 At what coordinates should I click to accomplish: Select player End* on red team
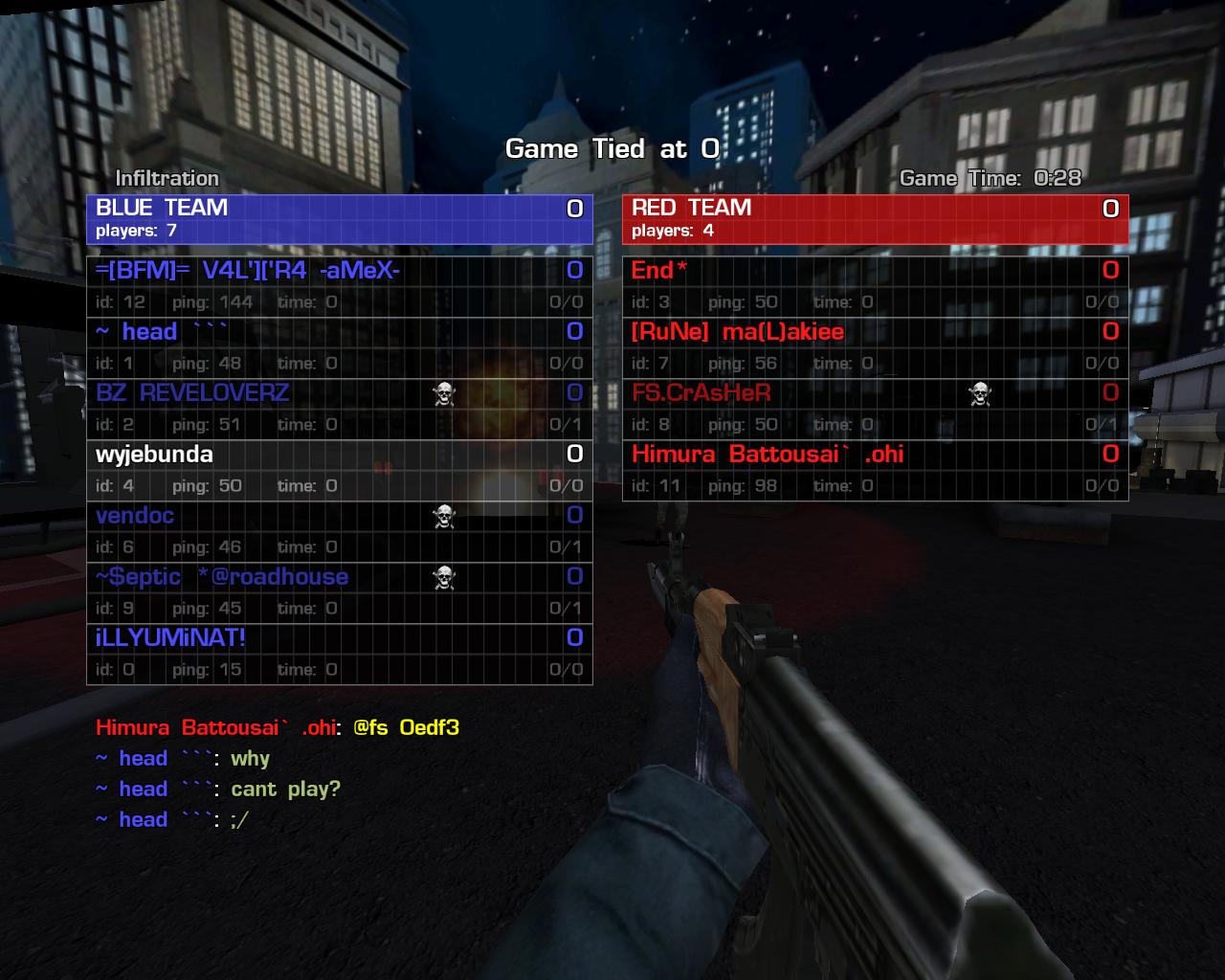875,285
